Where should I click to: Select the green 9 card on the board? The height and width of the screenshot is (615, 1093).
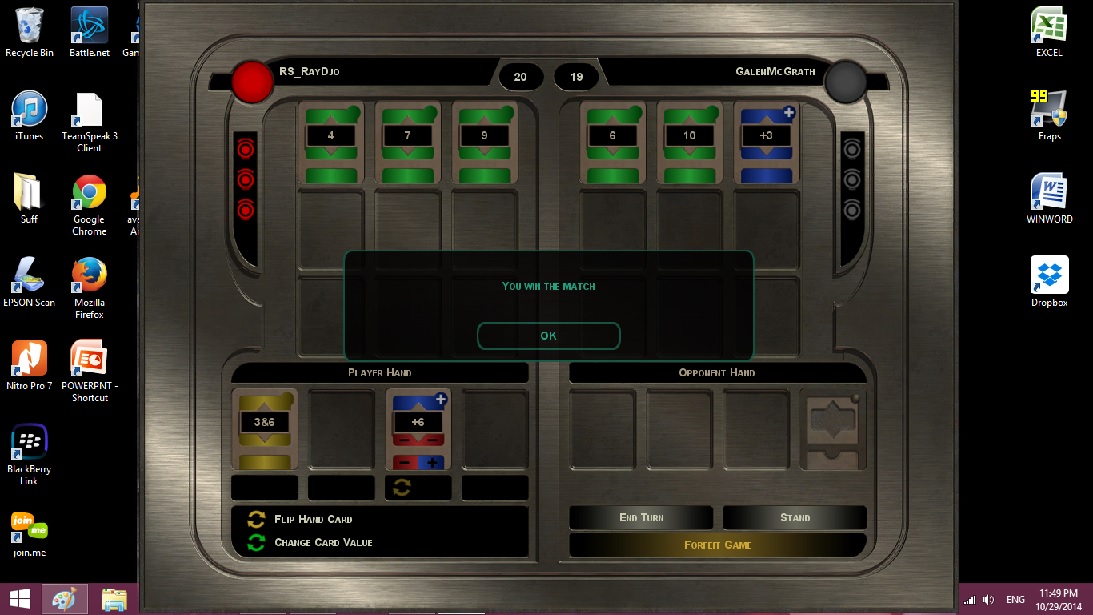pos(485,143)
